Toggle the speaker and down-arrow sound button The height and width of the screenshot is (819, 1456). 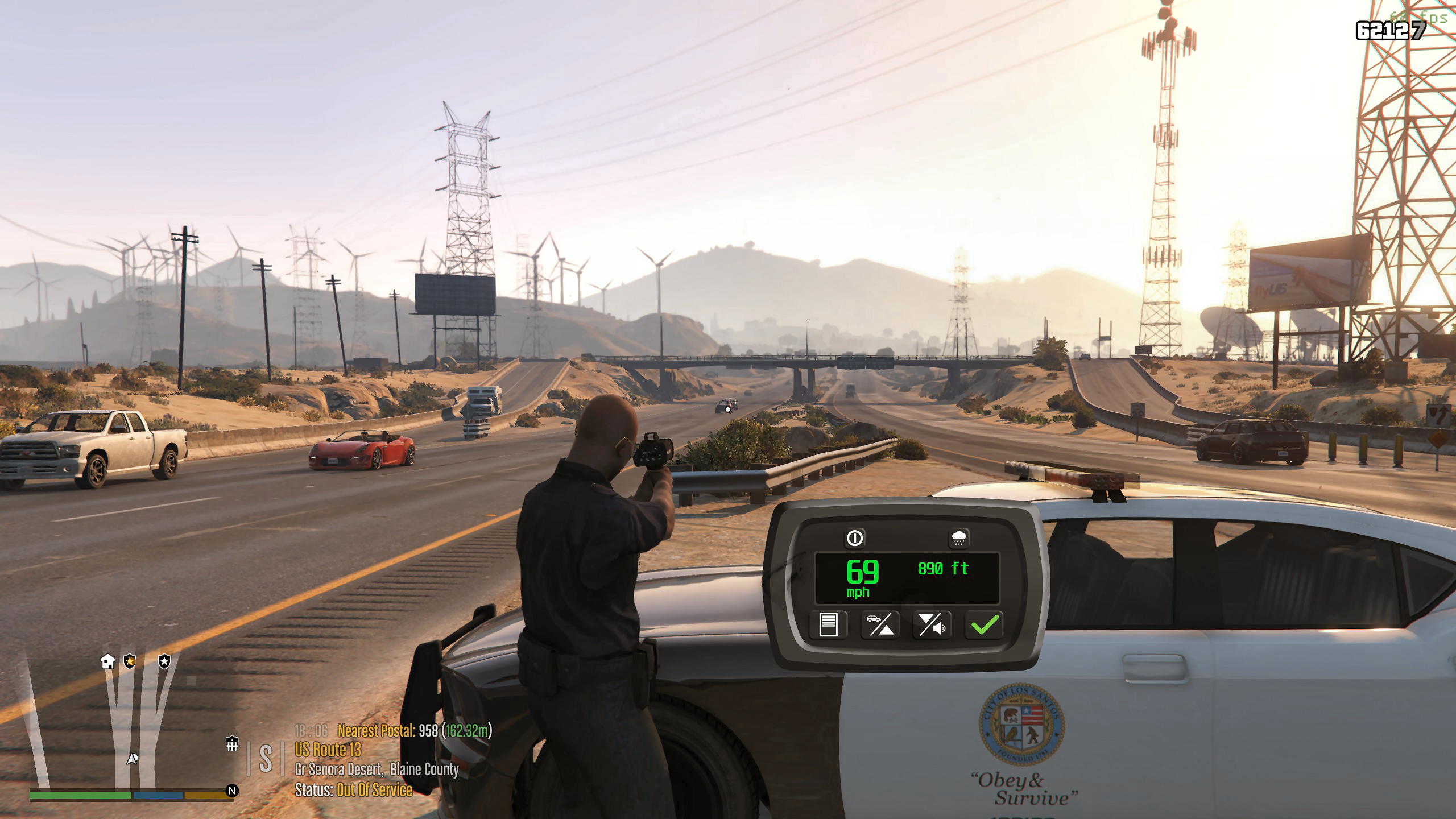pyautogui.click(x=932, y=625)
